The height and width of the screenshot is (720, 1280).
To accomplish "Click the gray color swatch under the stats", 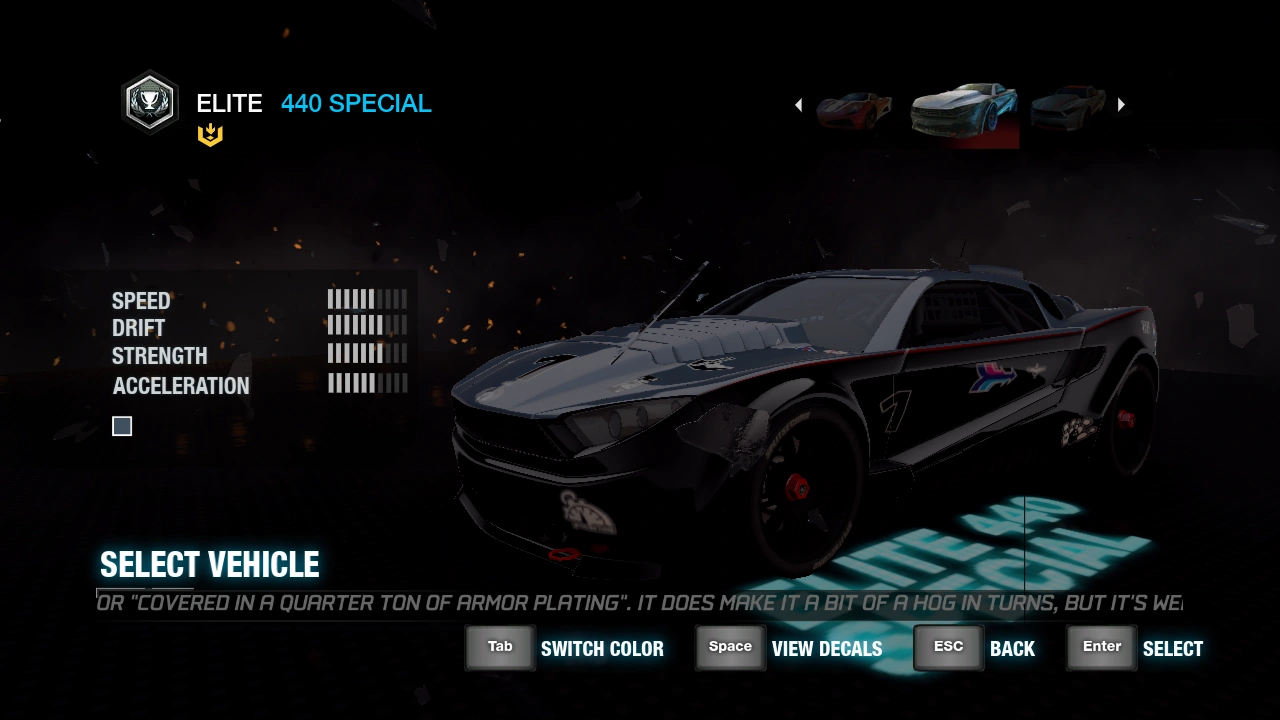I will [122, 427].
